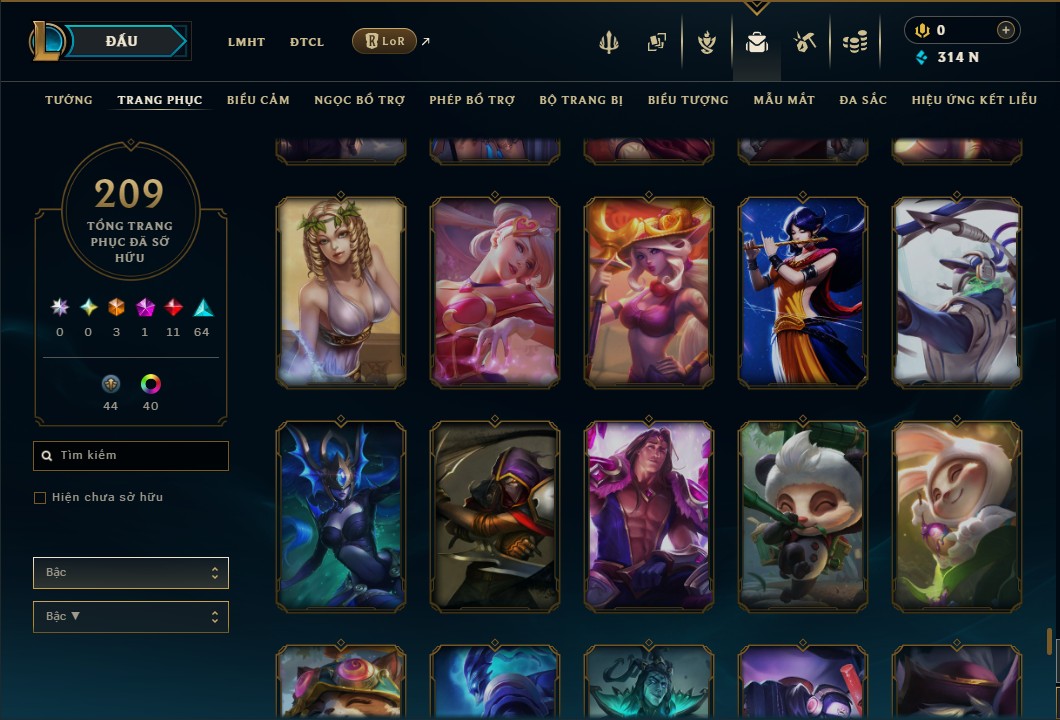Switch to the Tướng champions tab
The height and width of the screenshot is (720, 1060).
coord(69,100)
